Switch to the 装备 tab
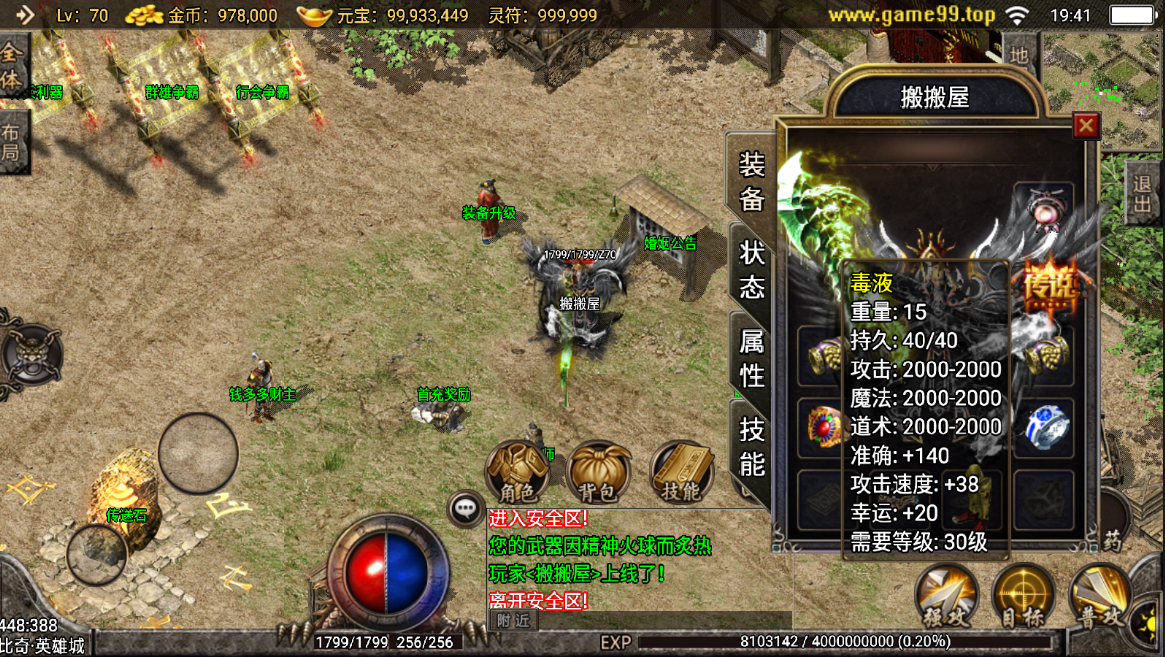Viewport: 1165px width, 657px height. tap(751, 181)
